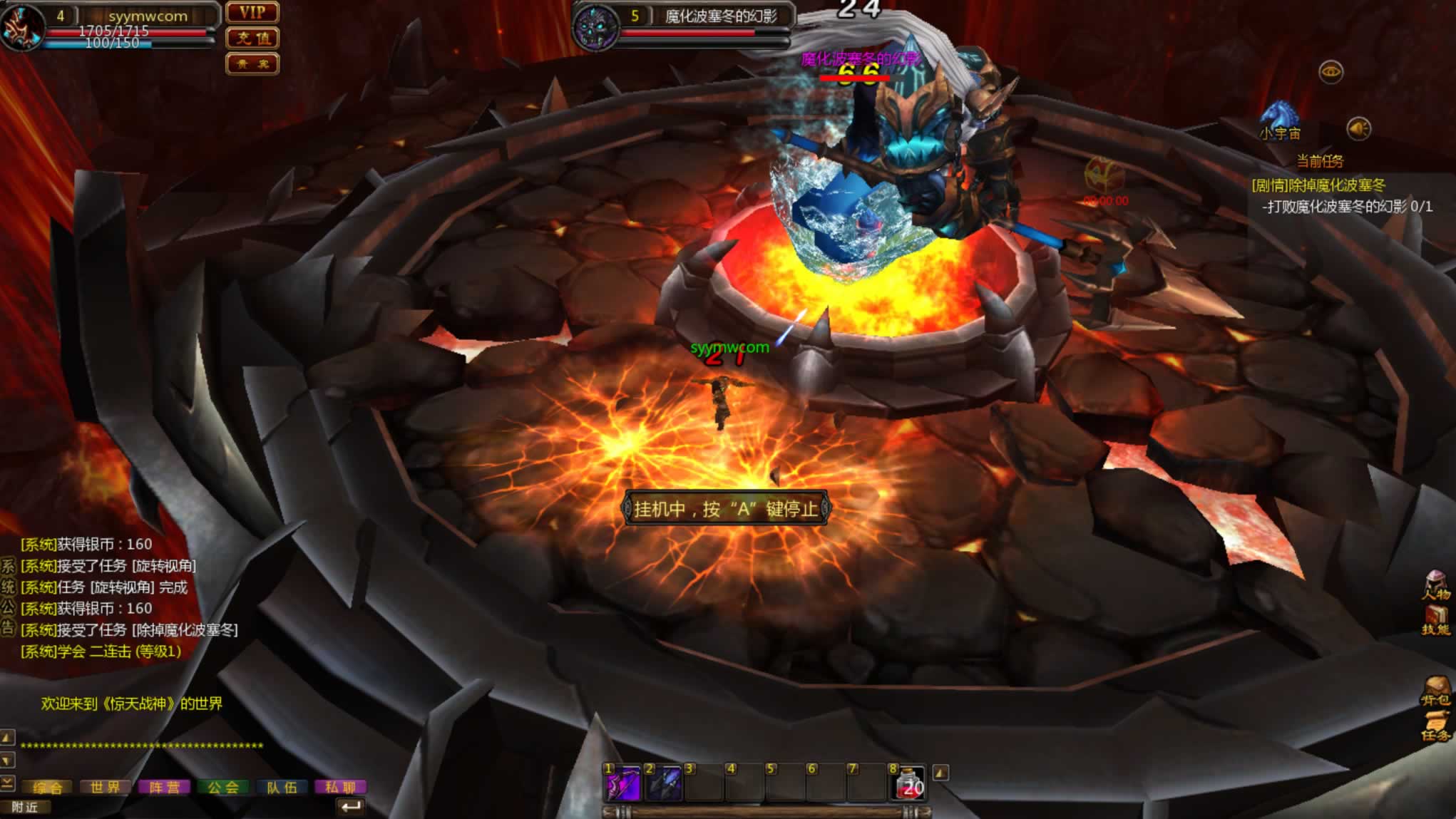Activate the purple skill in slot 1
Viewport: 1456px width, 819px height.
pyautogui.click(x=622, y=783)
